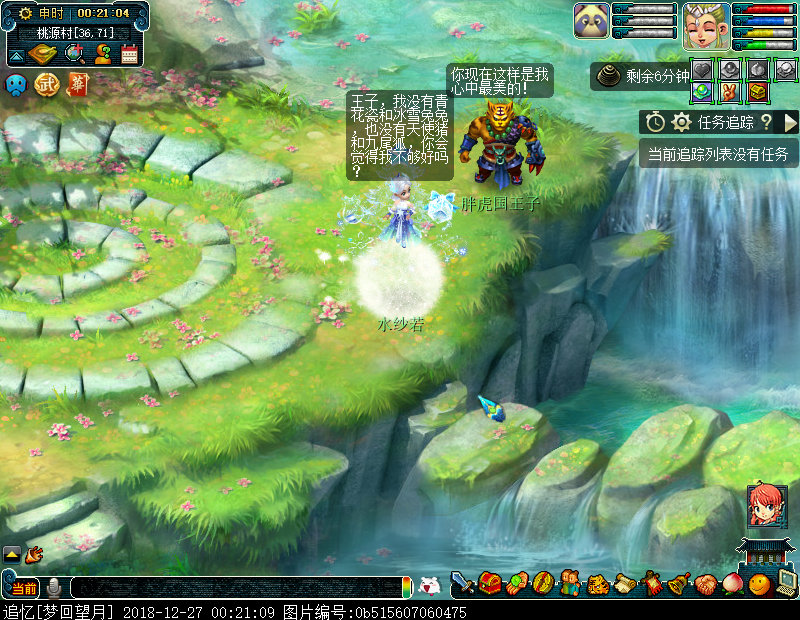Collapse the 任务追踪 panel arrow
The width and height of the screenshot is (800, 620).
point(790,122)
